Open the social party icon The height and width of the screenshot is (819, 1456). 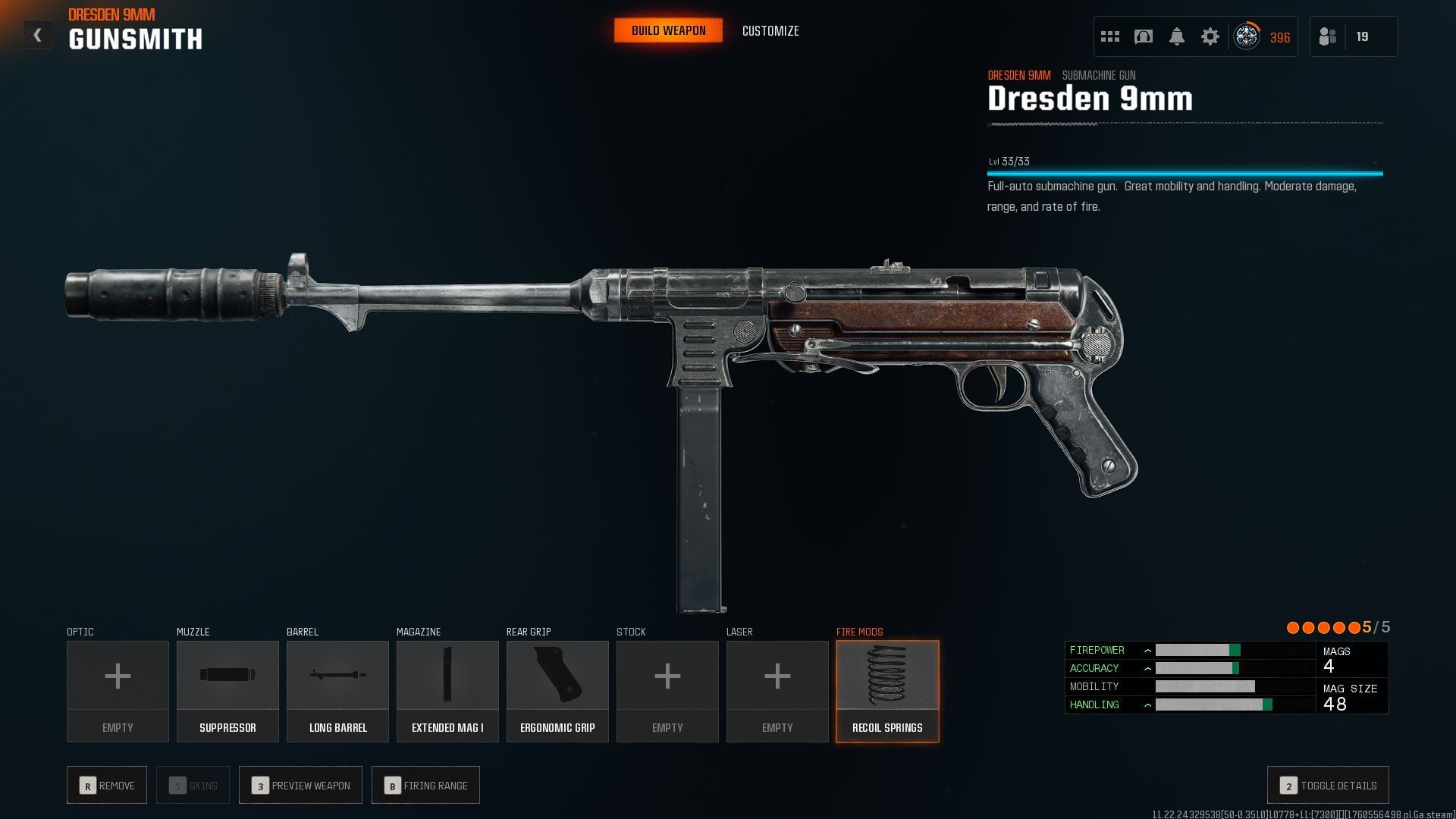click(1328, 36)
